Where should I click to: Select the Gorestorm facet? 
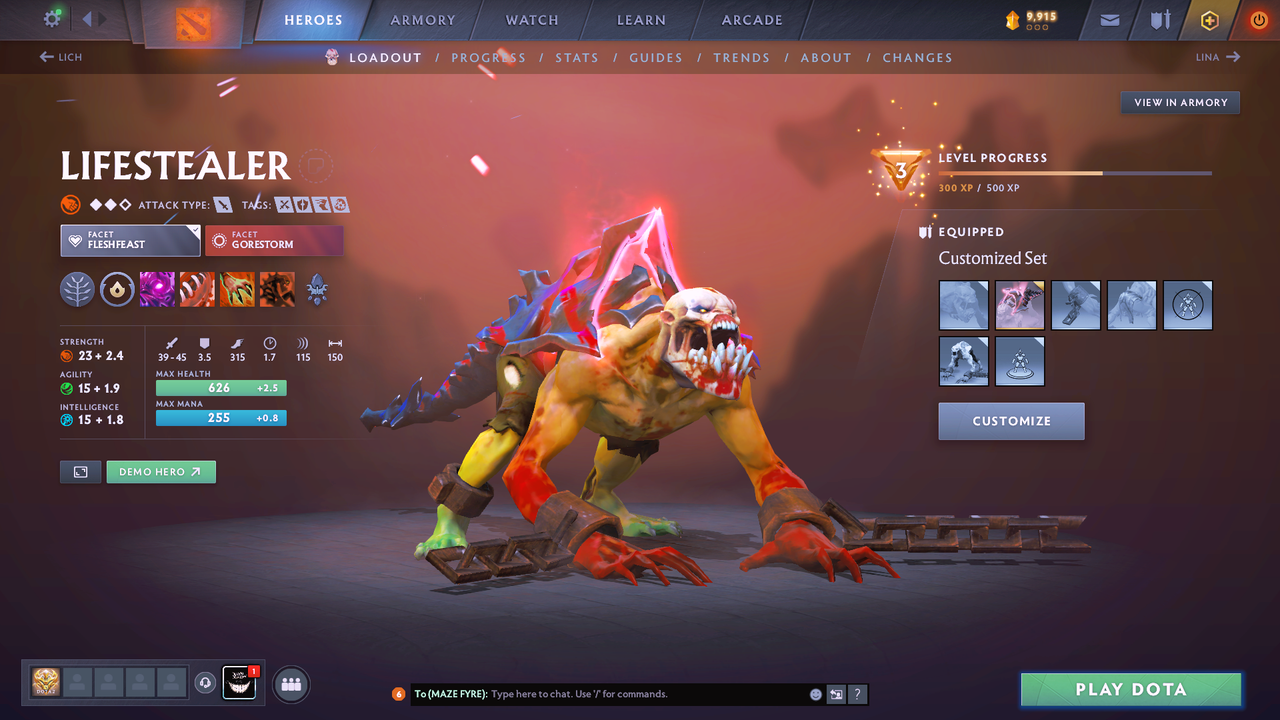(274, 240)
